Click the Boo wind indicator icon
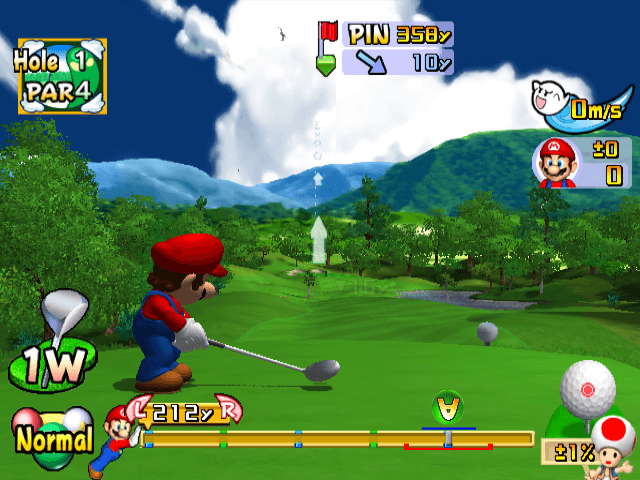The width and height of the screenshot is (640, 480). [x=552, y=100]
